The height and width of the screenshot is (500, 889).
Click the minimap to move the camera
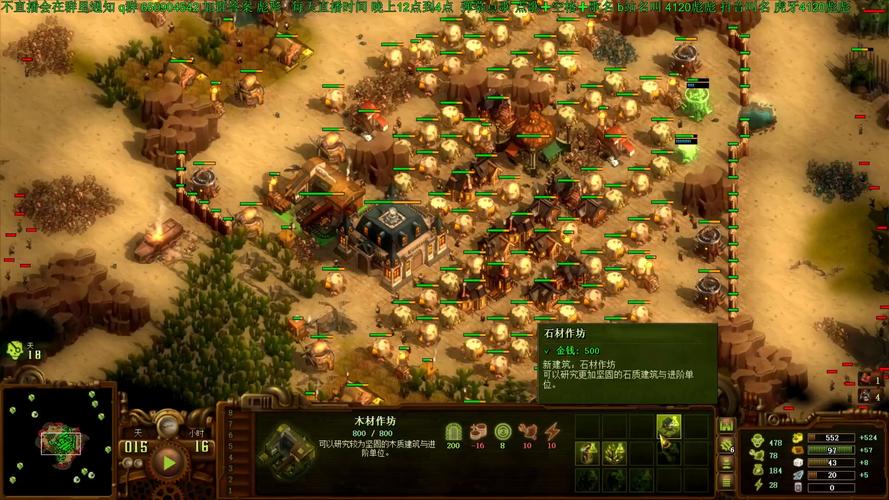tap(58, 438)
